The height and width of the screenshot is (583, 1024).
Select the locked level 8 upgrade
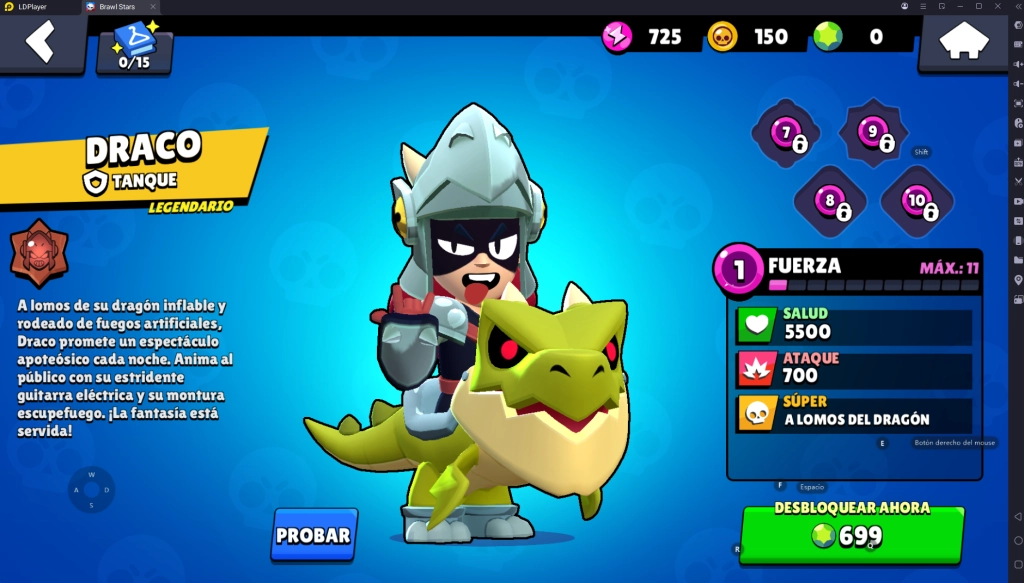[x=829, y=201]
